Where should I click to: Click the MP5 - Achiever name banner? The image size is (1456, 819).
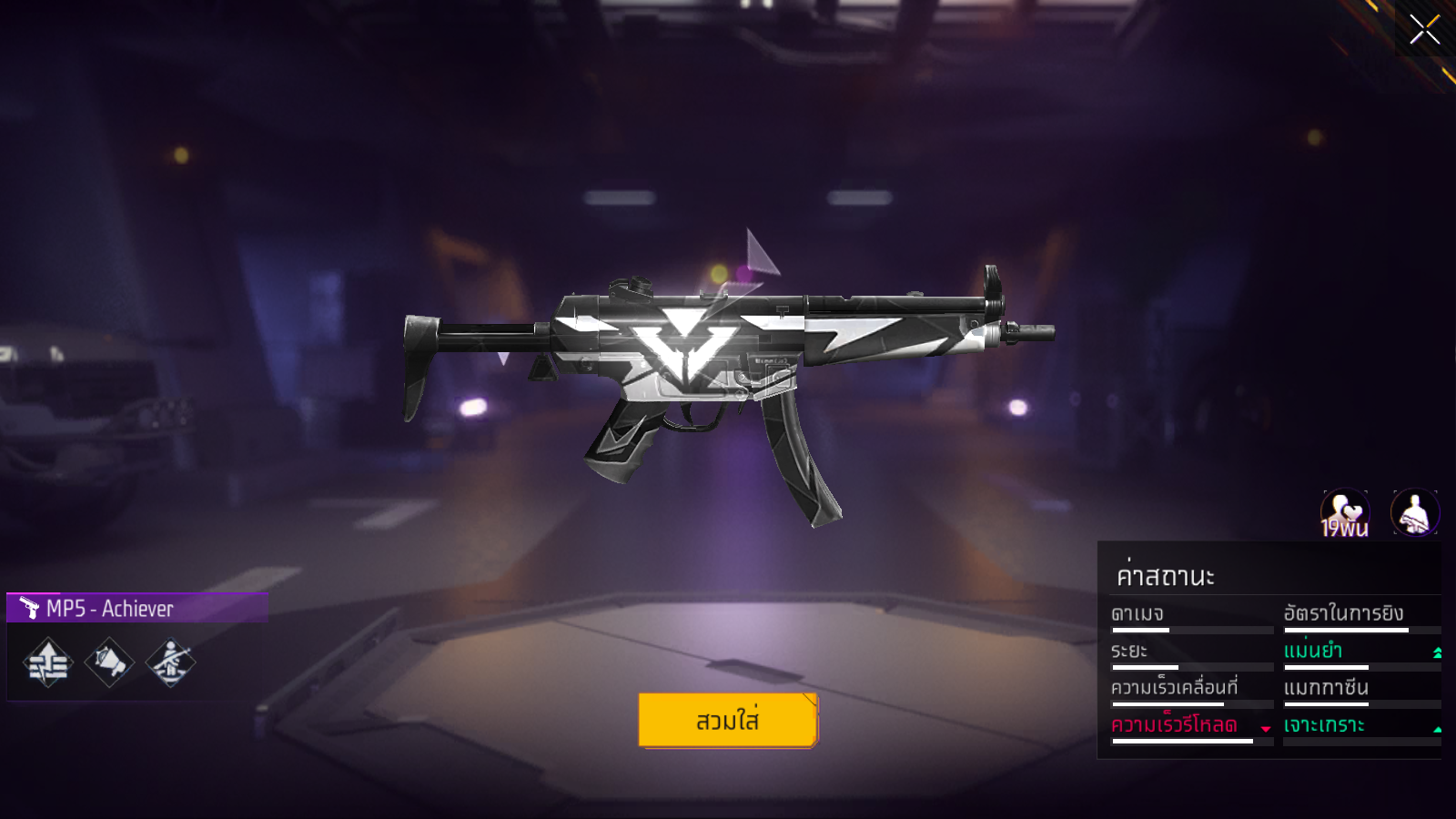coord(136,608)
